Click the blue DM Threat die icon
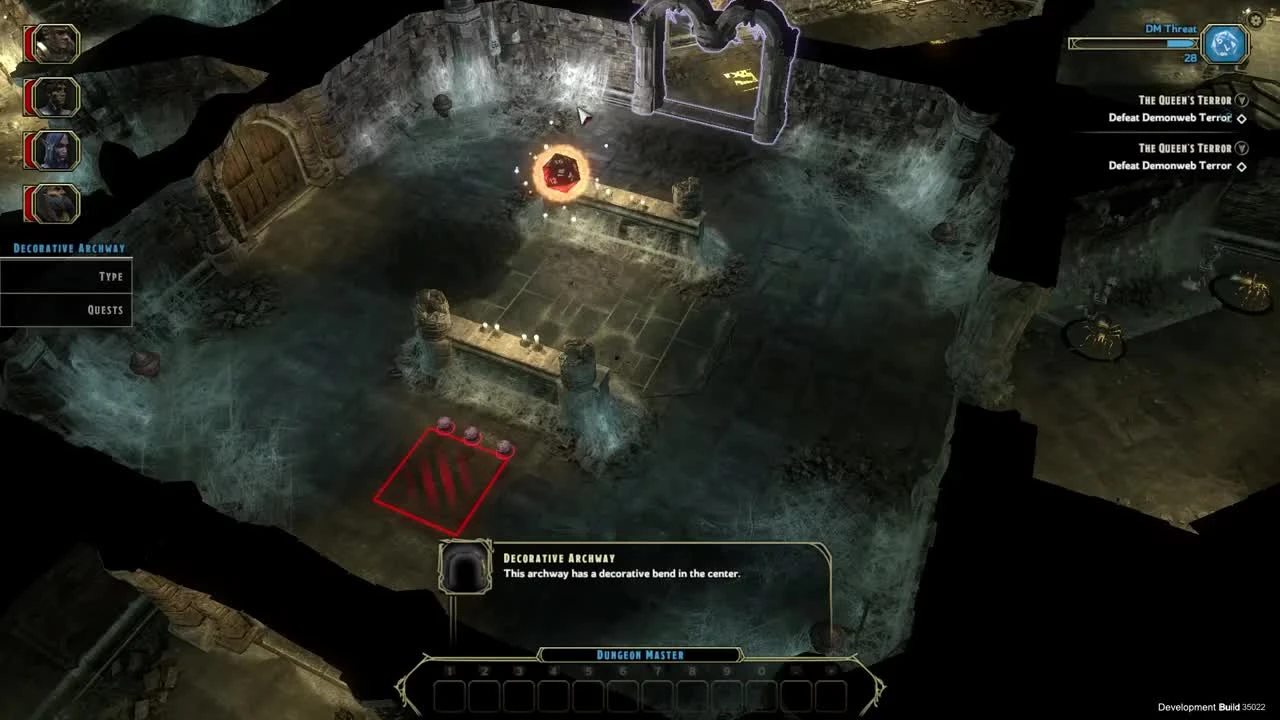 1222,44
